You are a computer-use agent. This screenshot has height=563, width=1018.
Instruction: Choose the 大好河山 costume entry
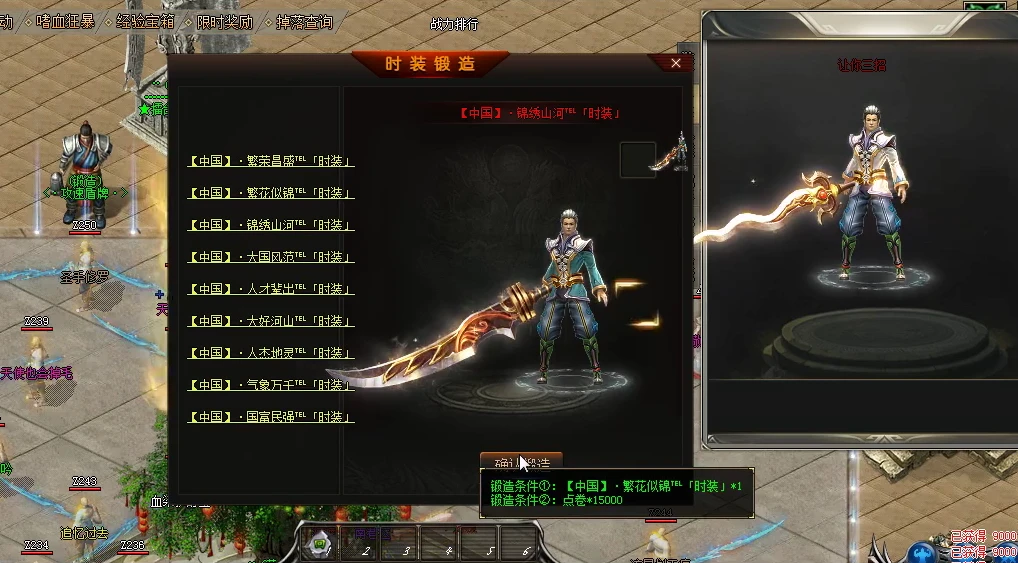point(270,321)
